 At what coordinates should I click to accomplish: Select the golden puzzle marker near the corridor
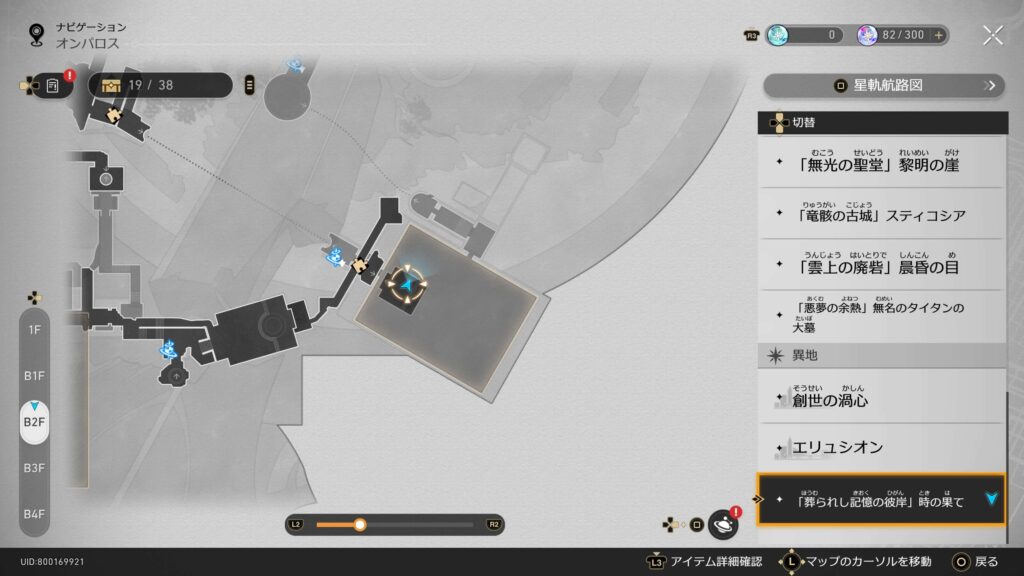click(x=360, y=265)
